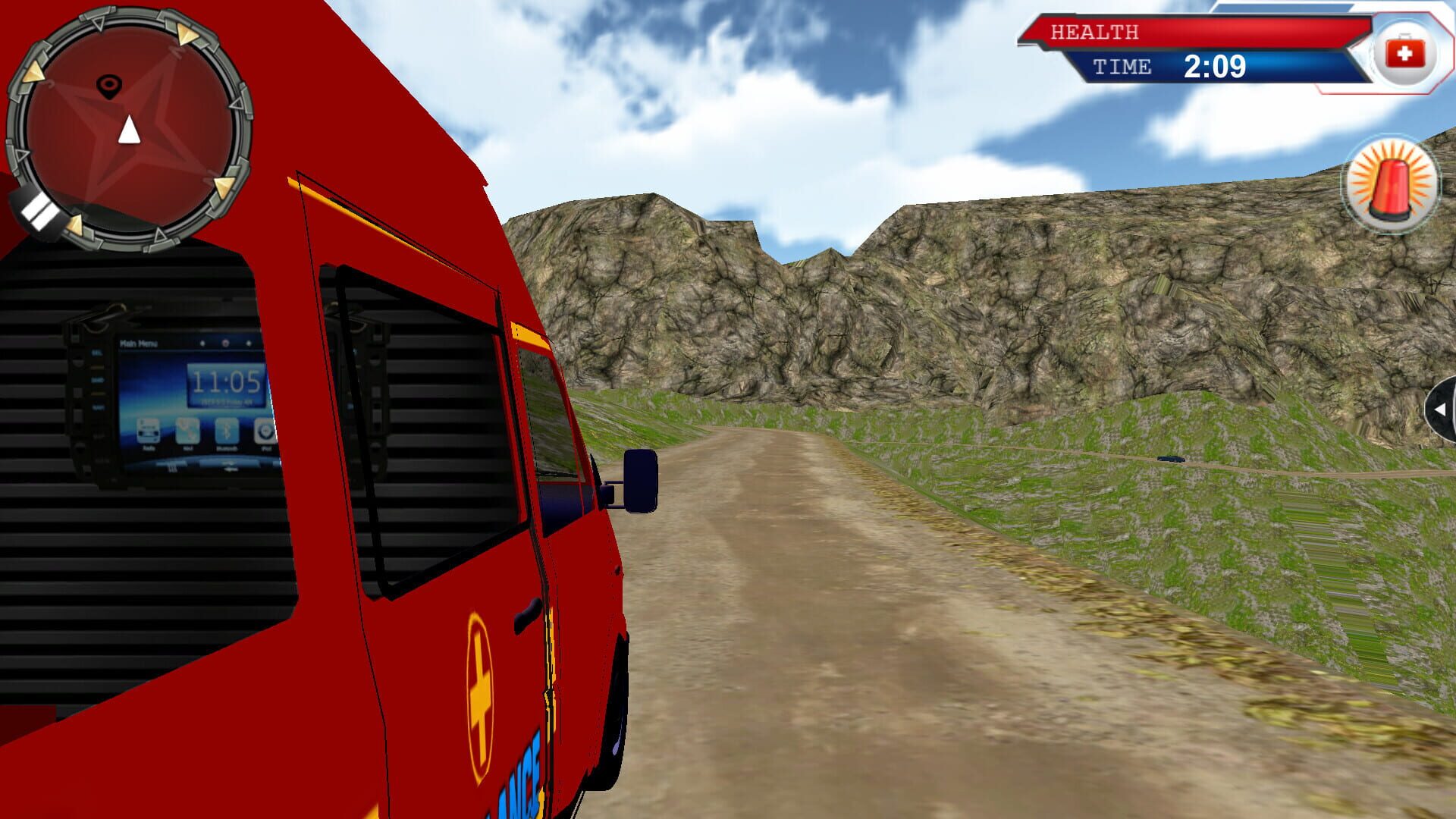Viewport: 1456px width, 819px height.
Task: Select the iPod icon on the head unit
Action: (265, 431)
